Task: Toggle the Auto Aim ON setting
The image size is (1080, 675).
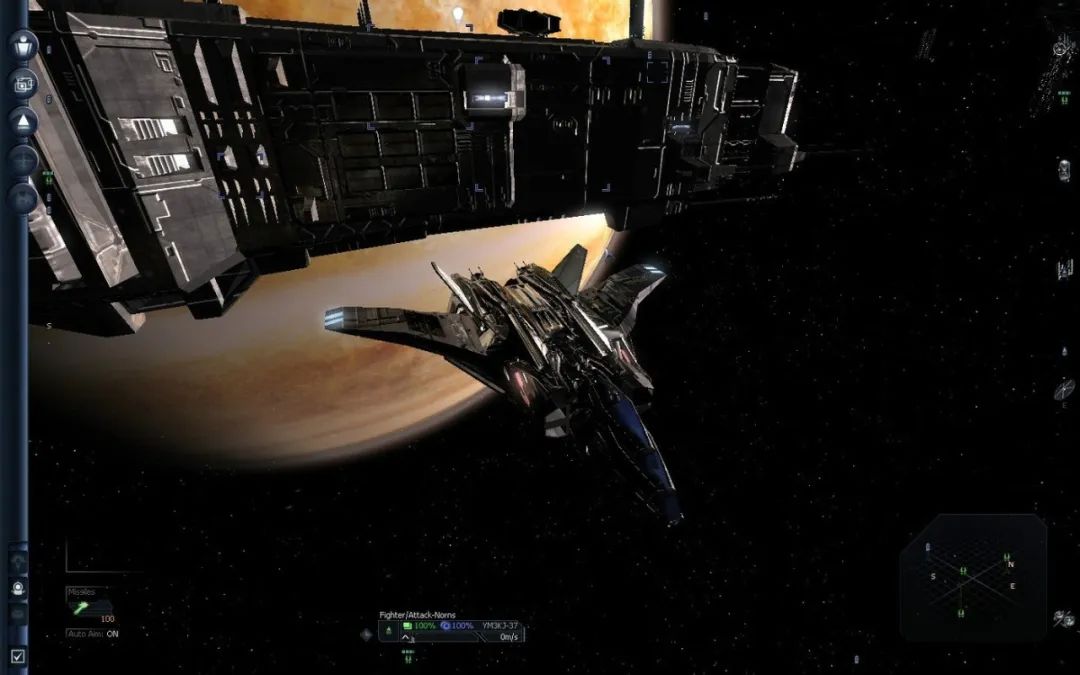Action: pos(92,634)
